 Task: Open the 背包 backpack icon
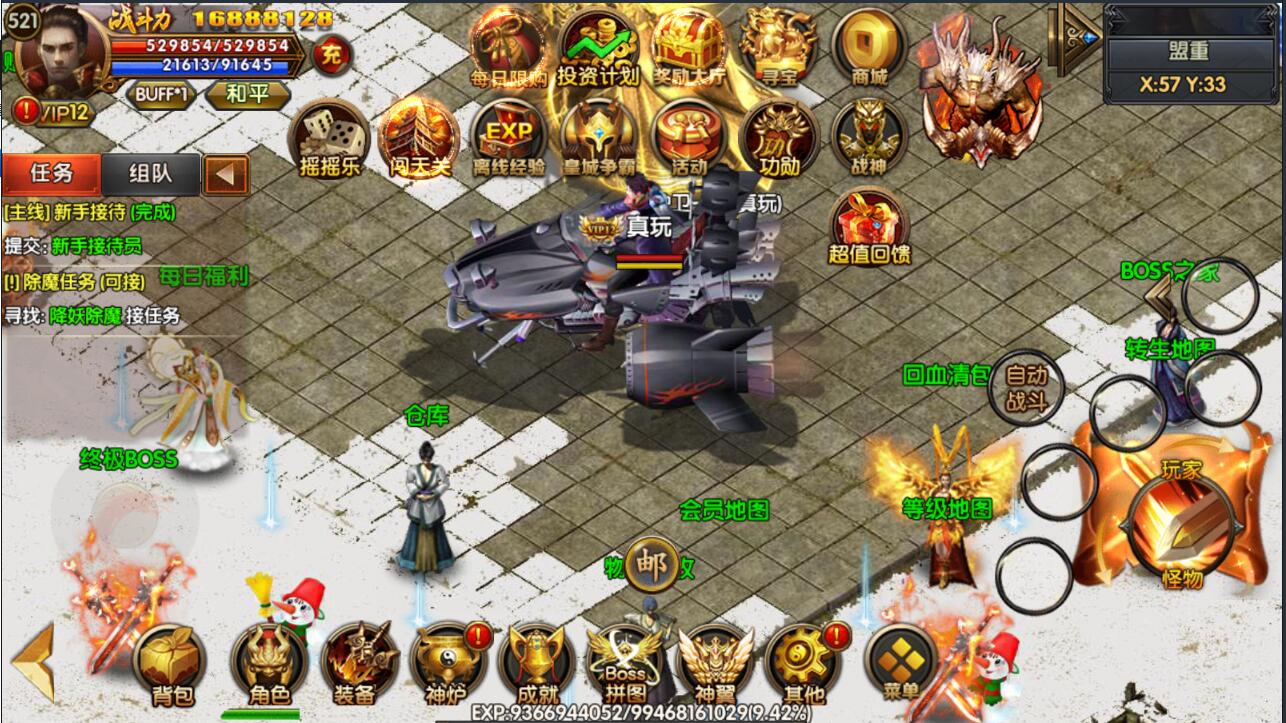click(x=167, y=660)
